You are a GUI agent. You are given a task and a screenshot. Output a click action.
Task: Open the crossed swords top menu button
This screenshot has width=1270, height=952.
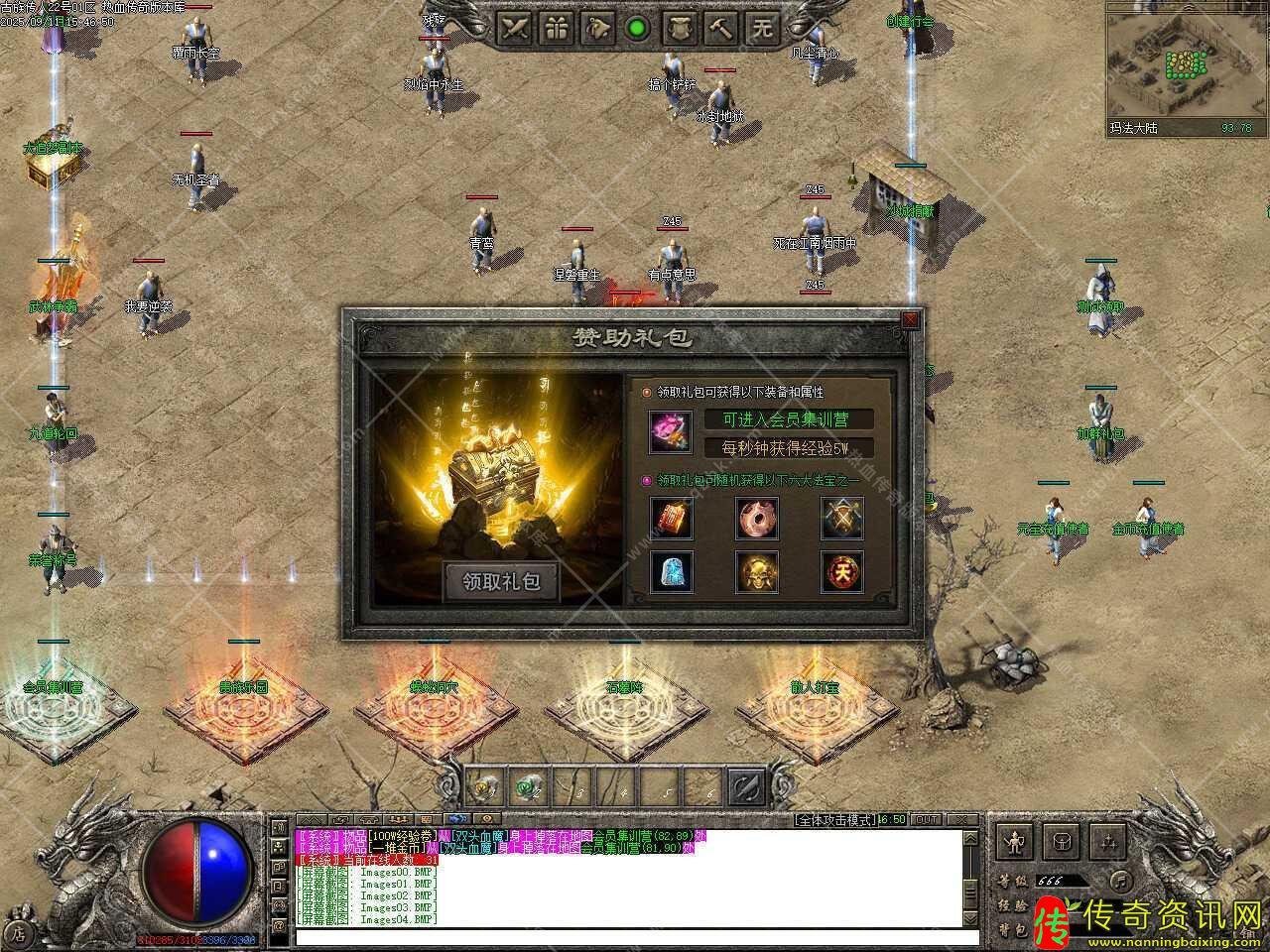pos(516,29)
